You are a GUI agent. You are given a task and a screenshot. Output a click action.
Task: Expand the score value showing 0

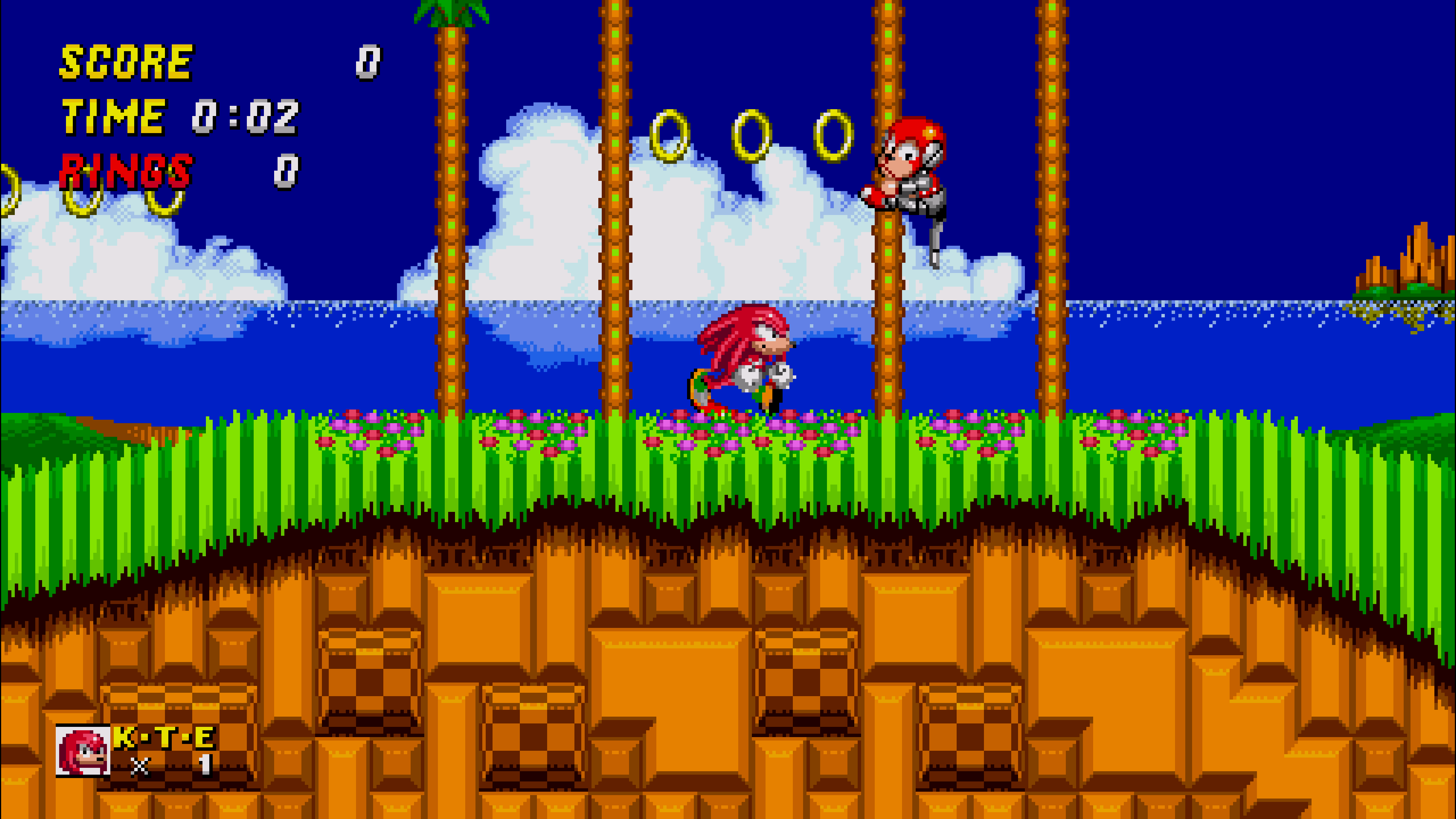[x=367, y=62]
